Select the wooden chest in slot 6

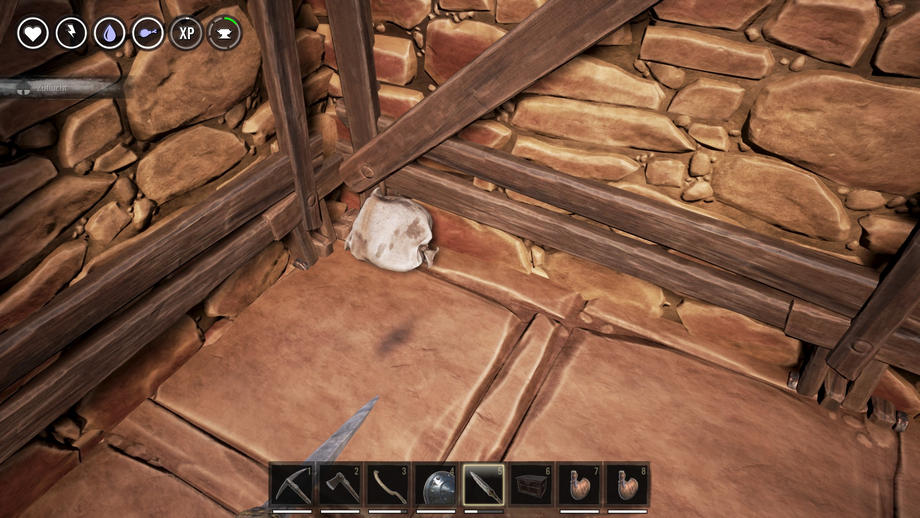tap(531, 485)
